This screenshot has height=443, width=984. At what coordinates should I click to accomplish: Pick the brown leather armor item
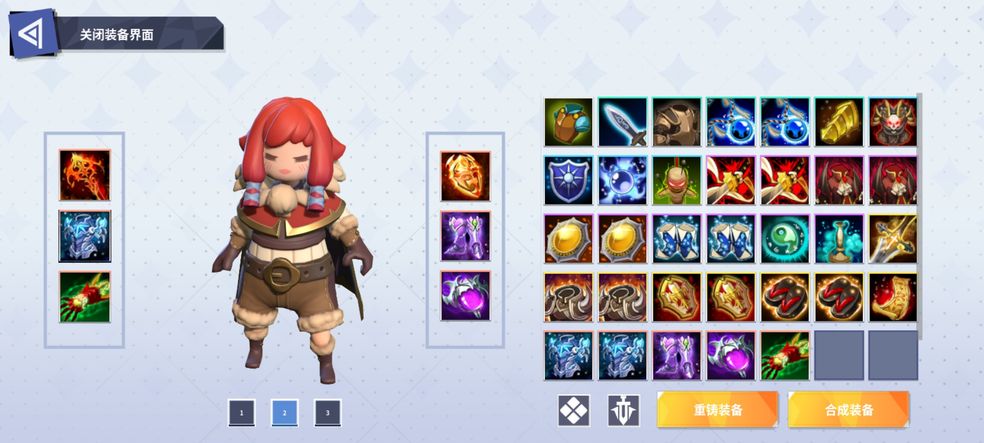coord(677,122)
